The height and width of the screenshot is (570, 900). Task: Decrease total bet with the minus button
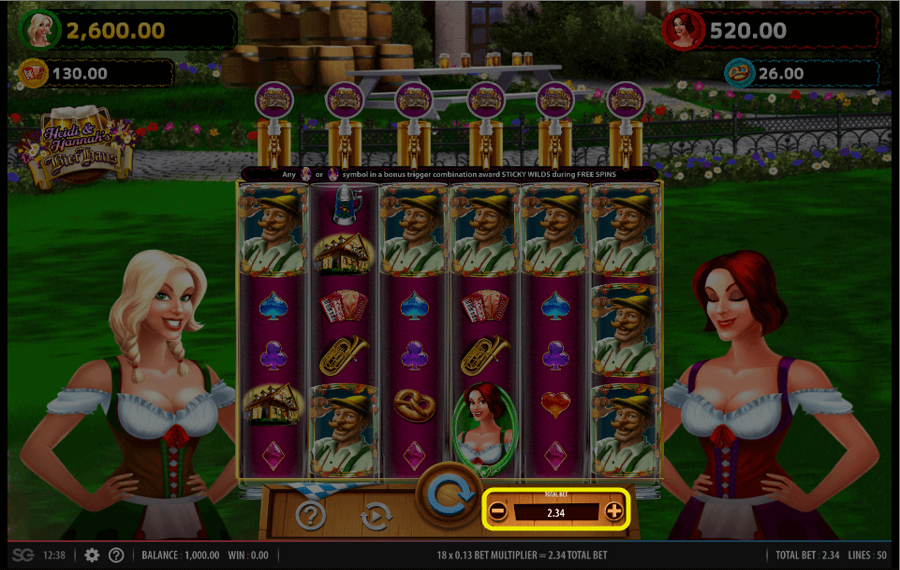498,512
